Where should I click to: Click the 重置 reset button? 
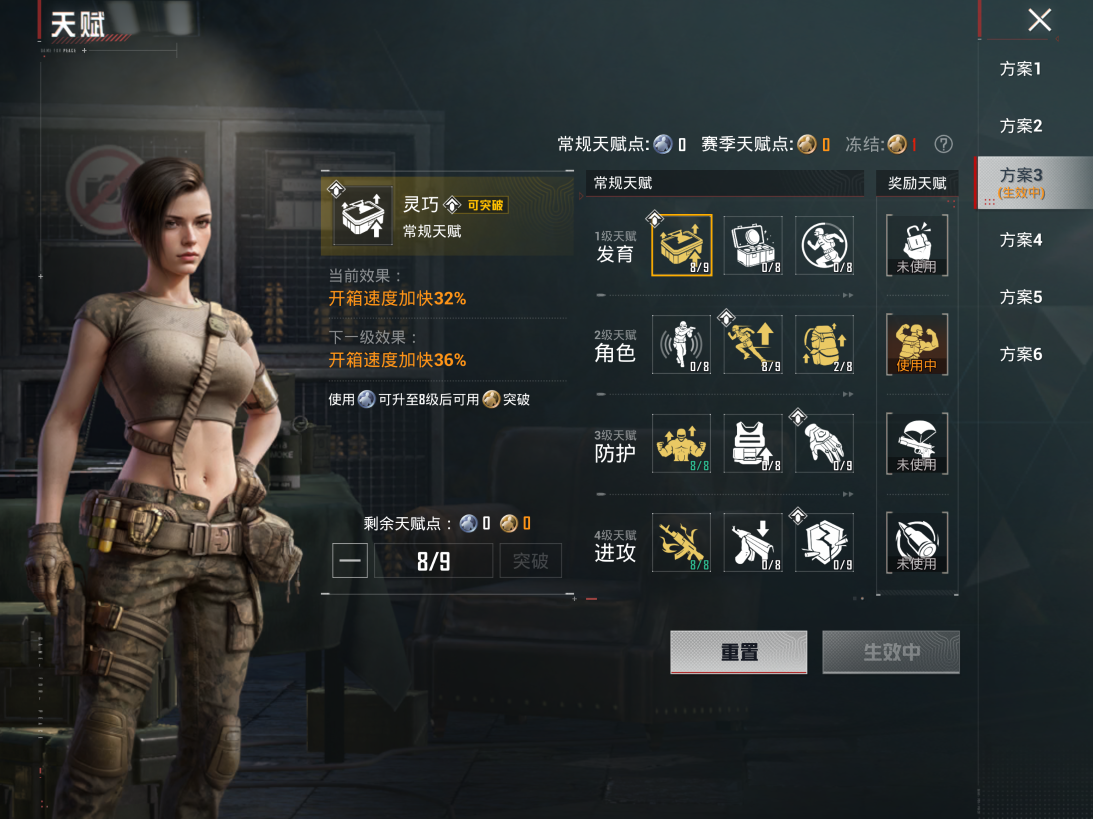click(738, 652)
